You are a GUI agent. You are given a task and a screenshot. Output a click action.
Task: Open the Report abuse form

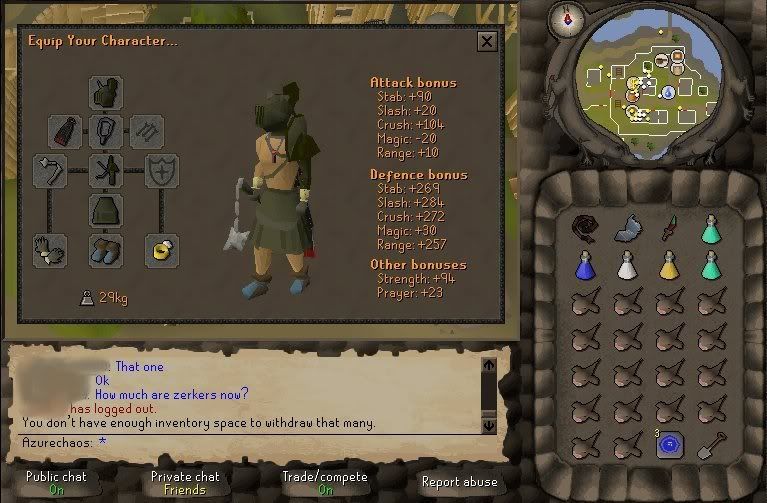(x=459, y=481)
